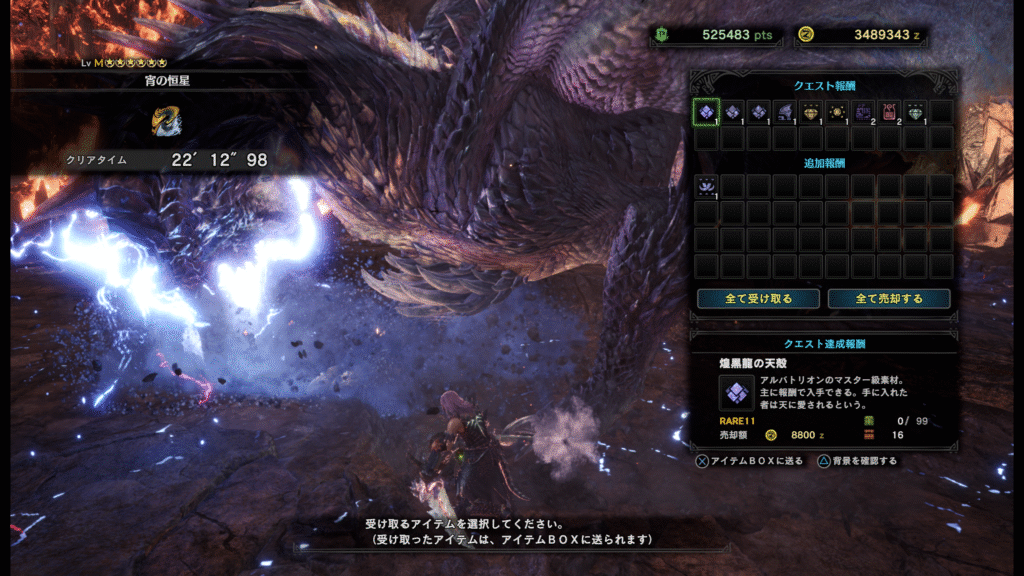This screenshot has width=1024, height=576.
Task: Choose the purple ticket reward slot
Action: [x=863, y=112]
